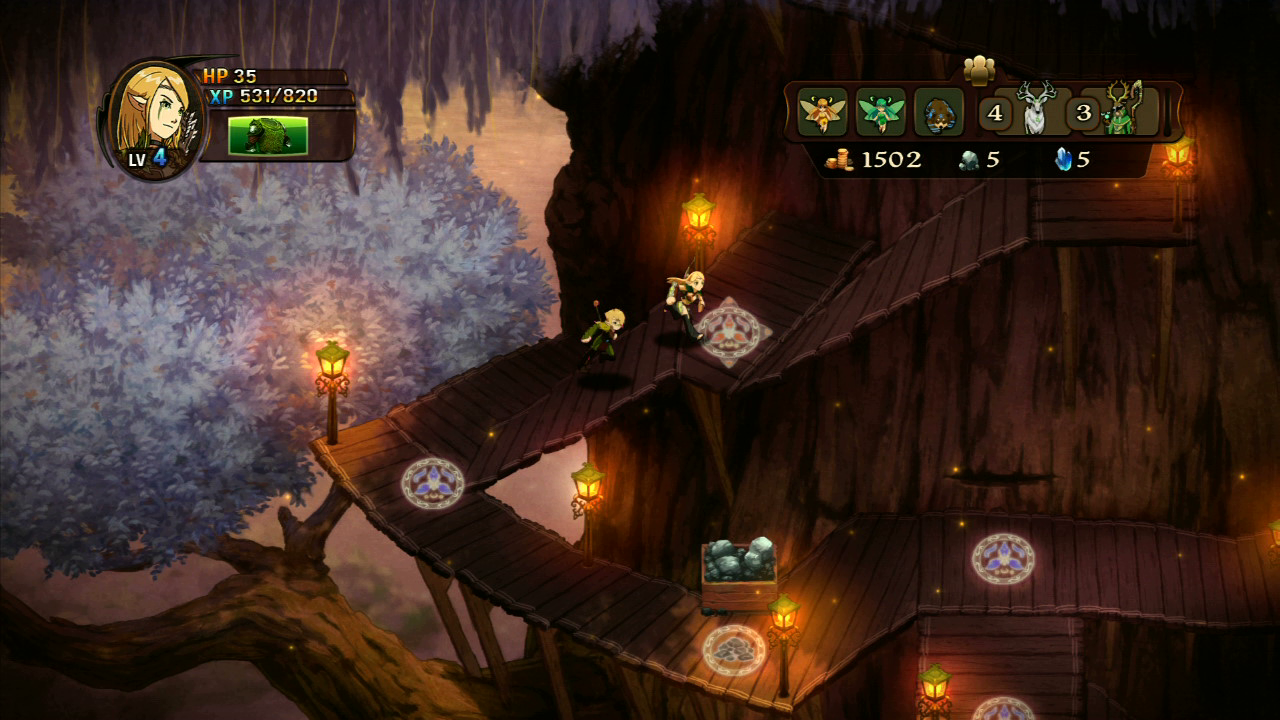Open the elf hero portrait
1280x720 pixels.
click(x=154, y=118)
